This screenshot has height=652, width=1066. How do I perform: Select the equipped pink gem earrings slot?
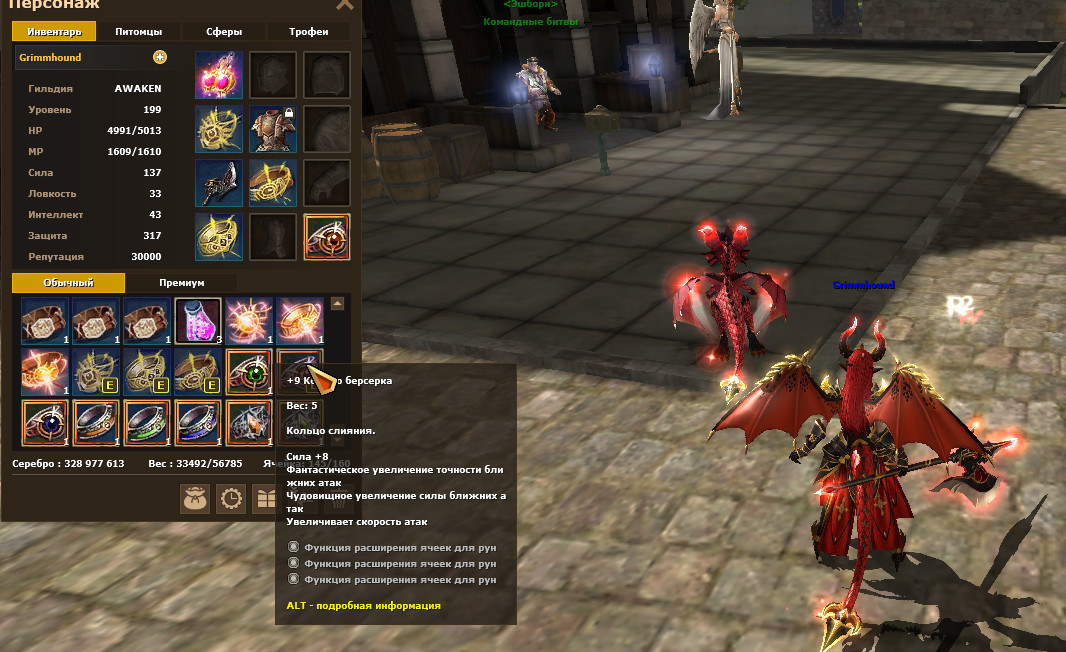coord(219,75)
